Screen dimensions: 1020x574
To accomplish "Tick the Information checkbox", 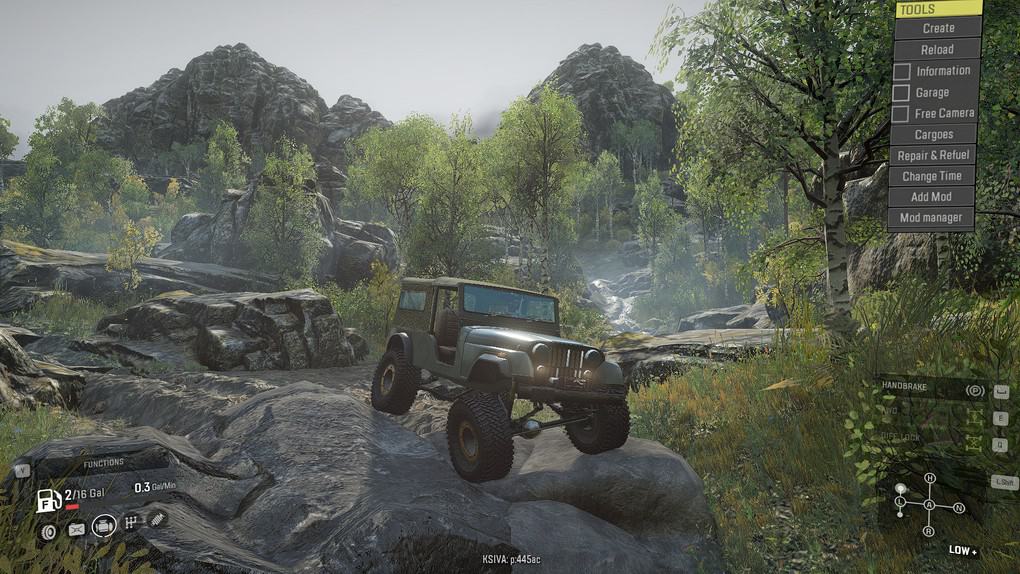I will [x=901, y=71].
